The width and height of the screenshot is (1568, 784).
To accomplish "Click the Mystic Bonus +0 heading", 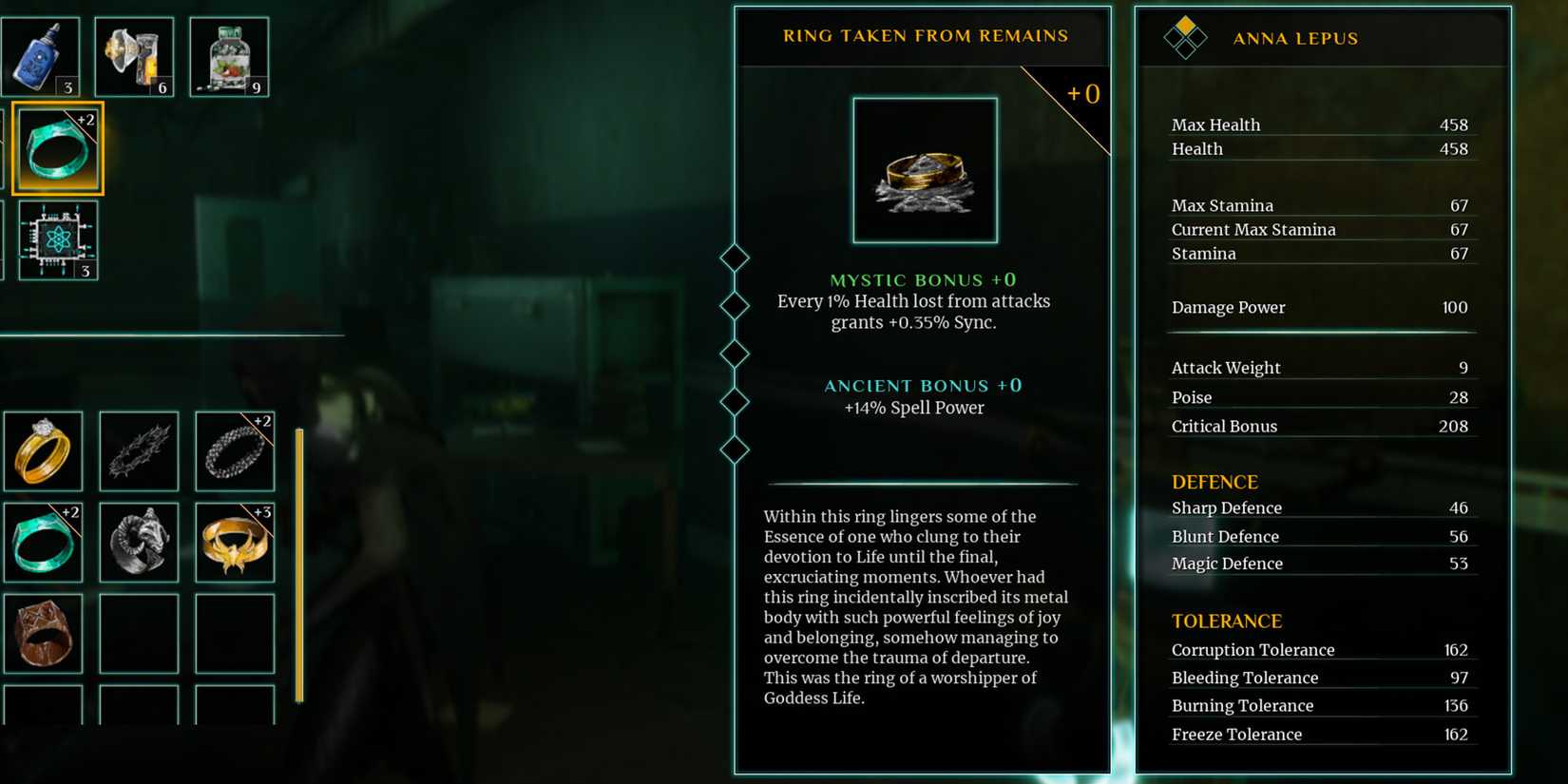I will coord(922,279).
